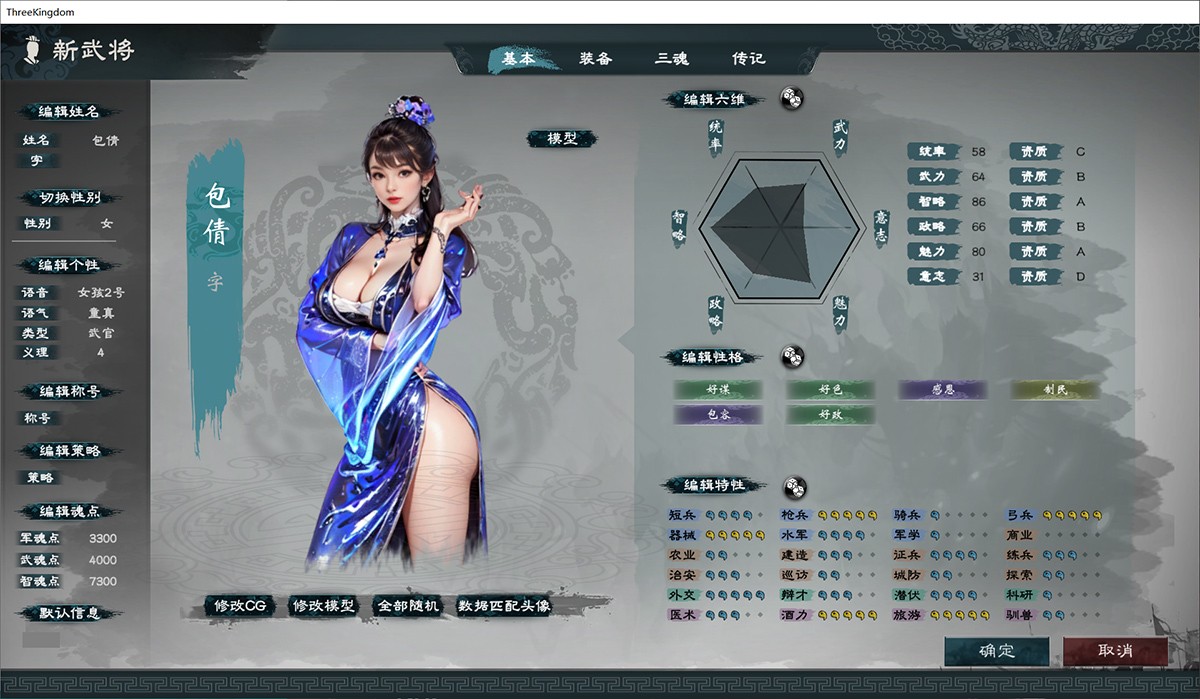Open 修改模型 to change model
This screenshot has width=1200, height=699.
pos(323,605)
